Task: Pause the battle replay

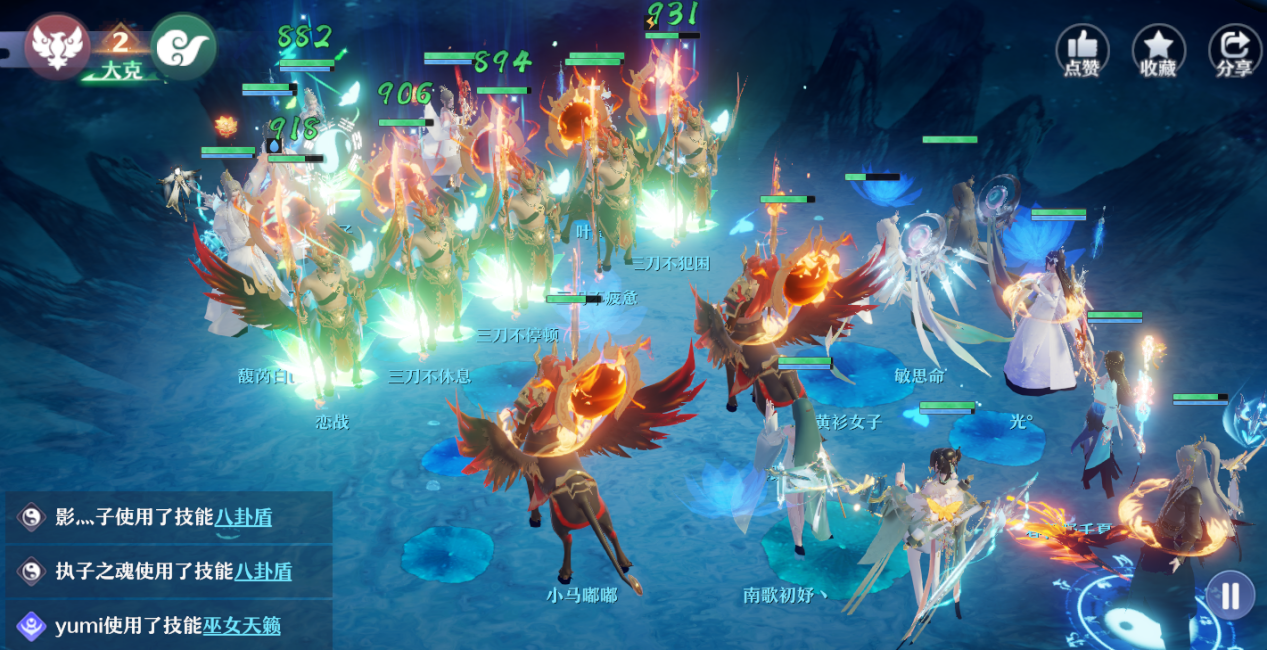Action: (1230, 596)
